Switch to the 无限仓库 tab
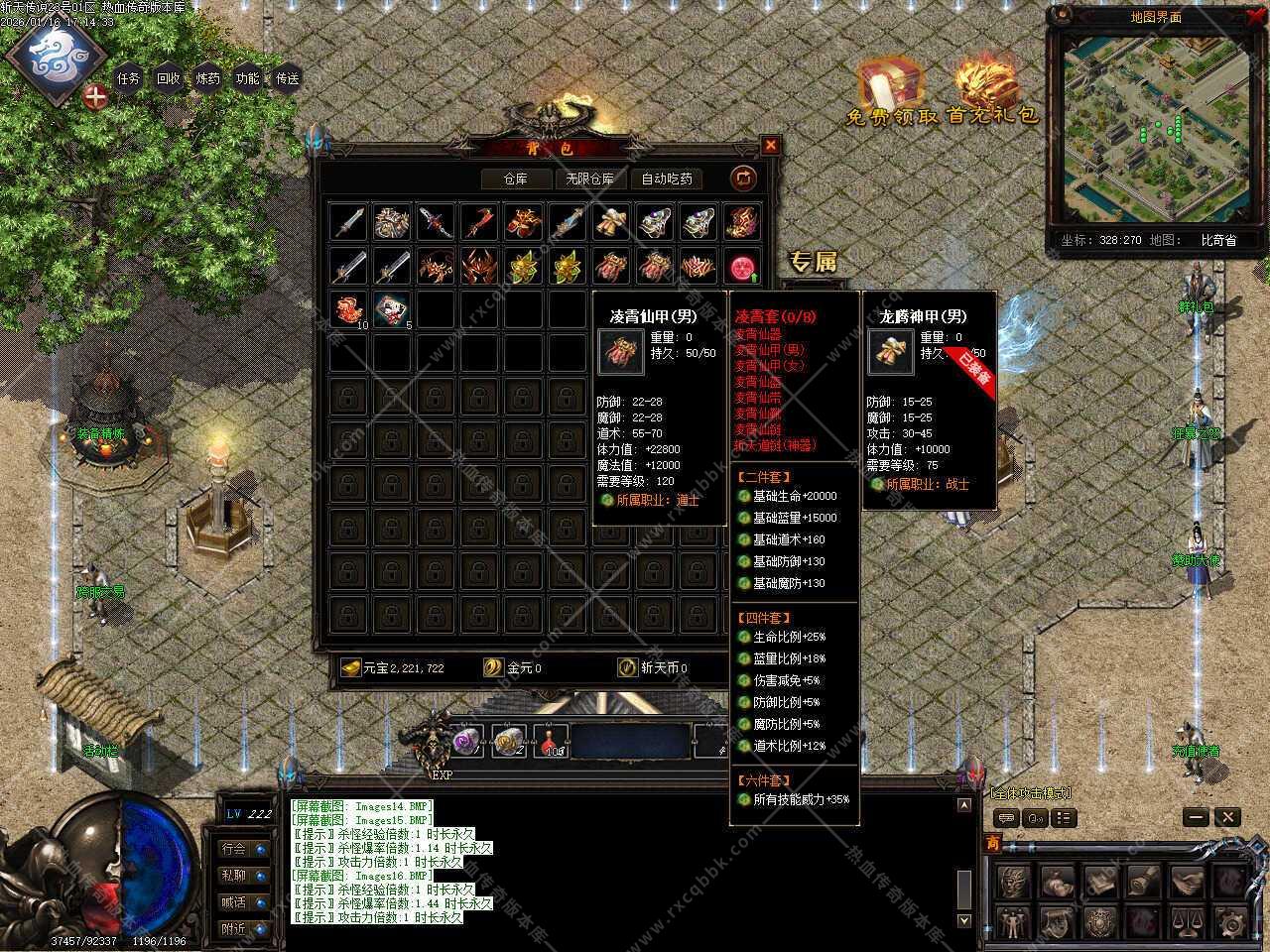Screen dimensions: 1270x952 pyautogui.click(x=589, y=178)
